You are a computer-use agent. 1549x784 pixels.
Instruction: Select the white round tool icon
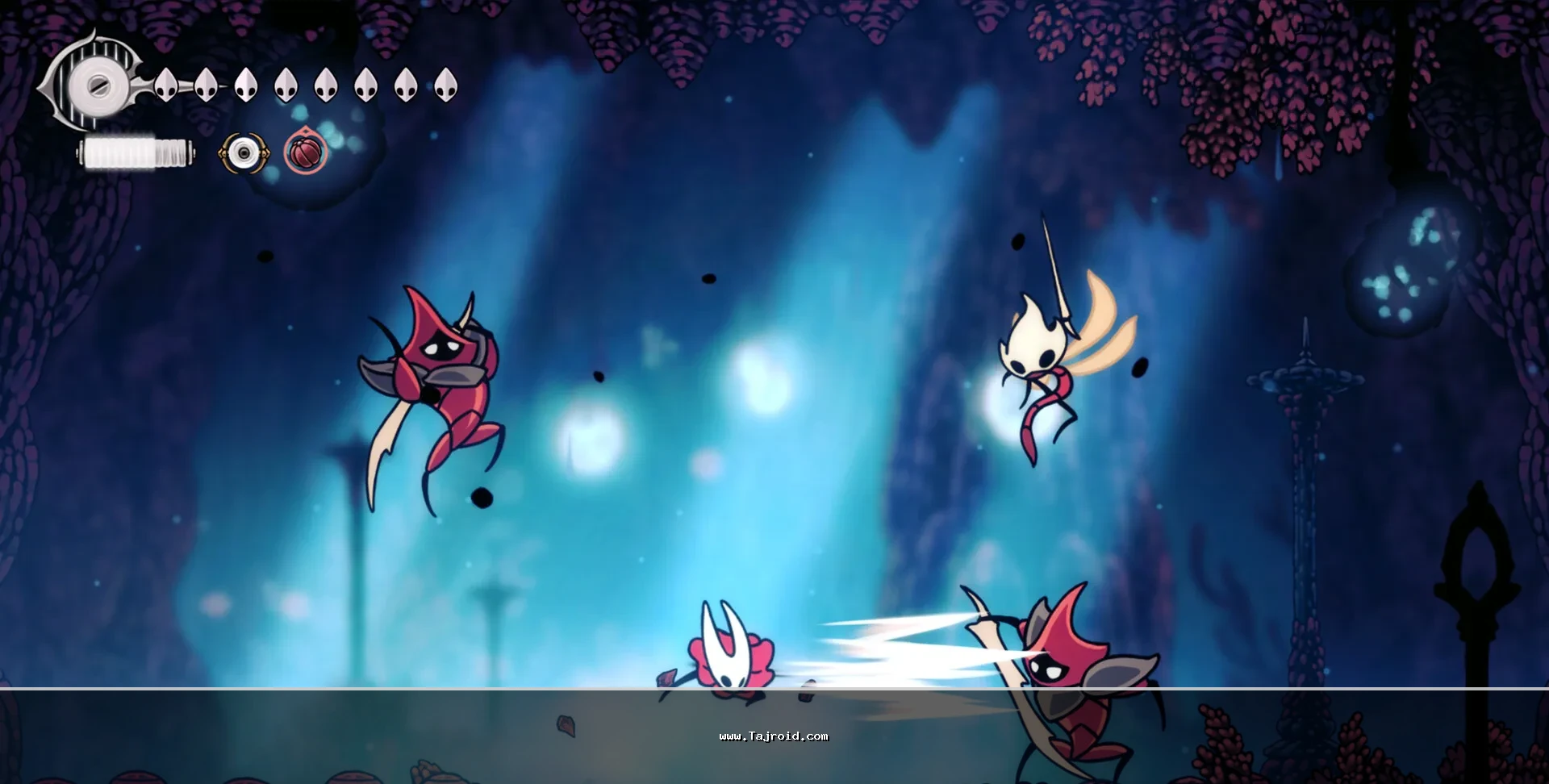(240, 152)
